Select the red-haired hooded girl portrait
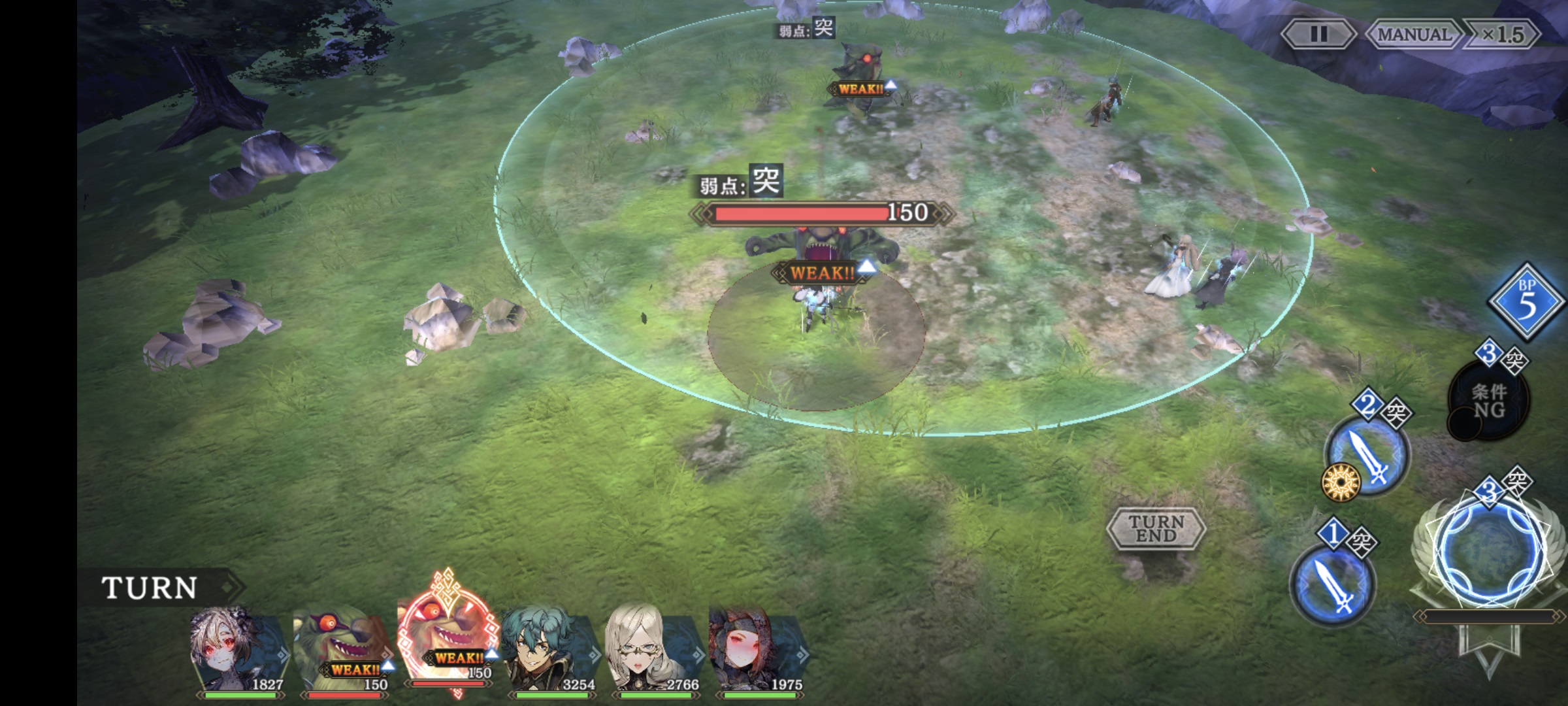The width and height of the screenshot is (1568, 706). (x=756, y=650)
